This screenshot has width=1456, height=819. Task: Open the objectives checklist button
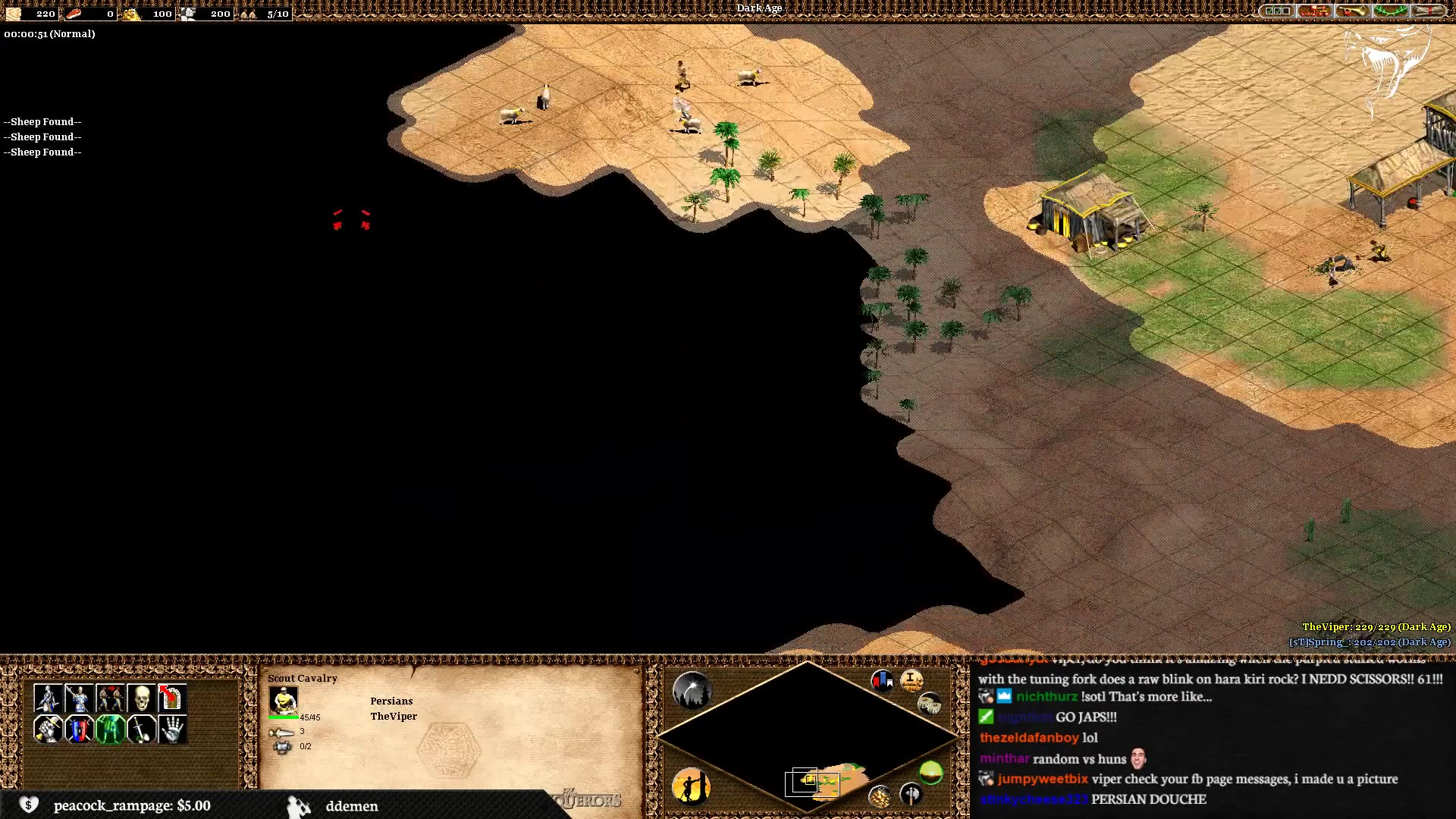tap(1277, 11)
